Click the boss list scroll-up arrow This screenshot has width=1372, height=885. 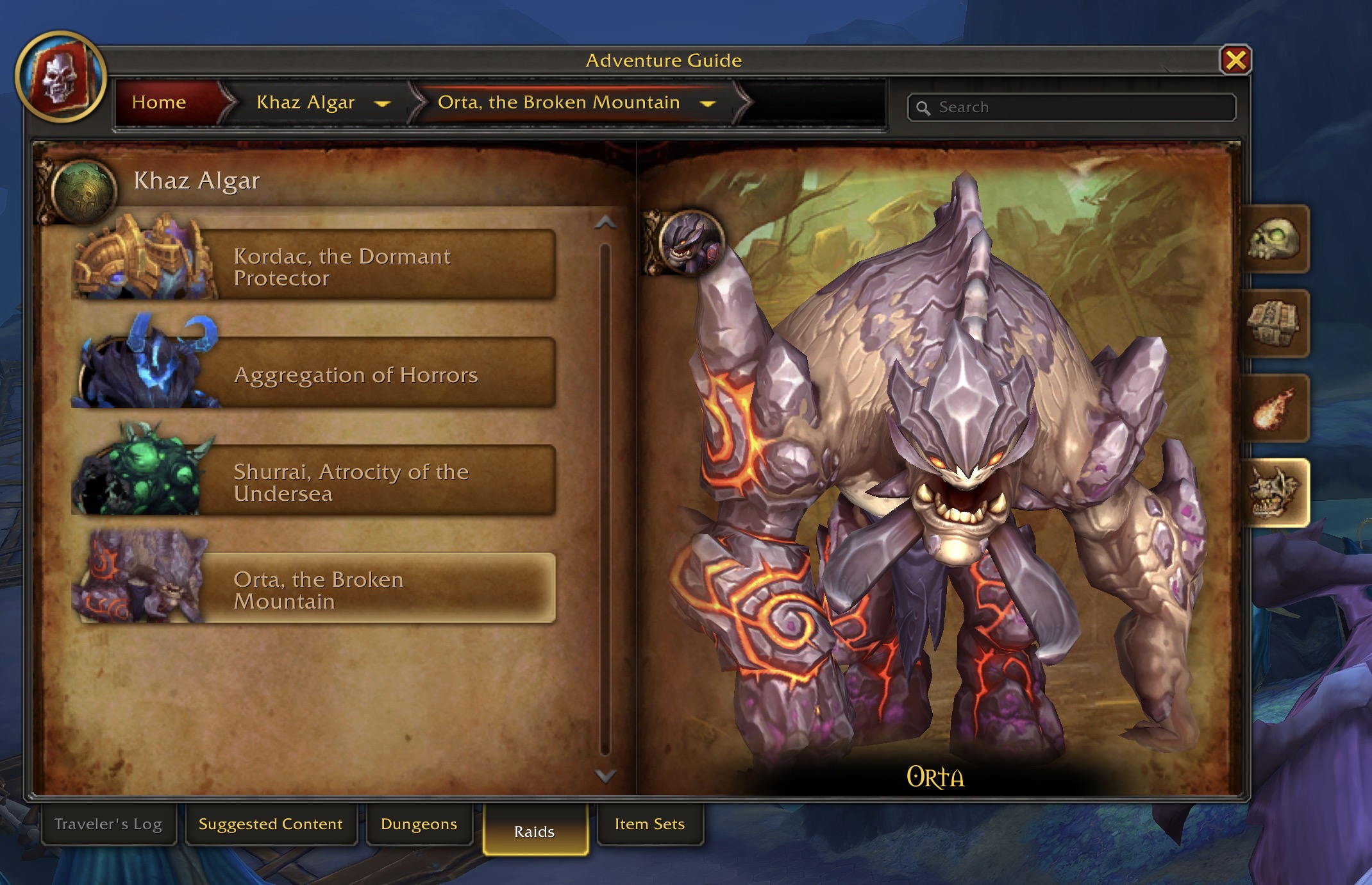pyautogui.click(x=605, y=223)
